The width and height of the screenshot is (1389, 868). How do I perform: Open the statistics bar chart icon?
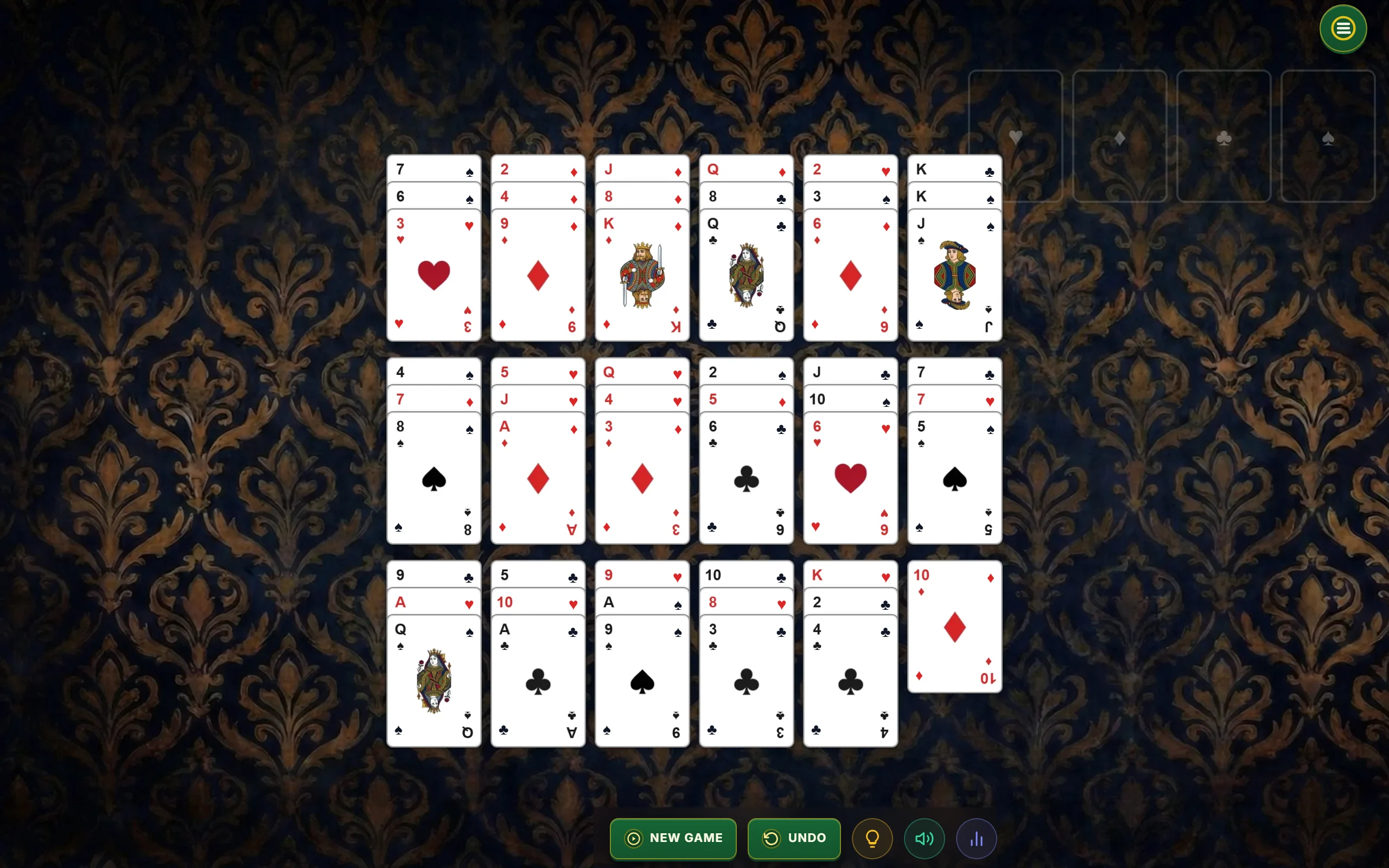(976, 838)
